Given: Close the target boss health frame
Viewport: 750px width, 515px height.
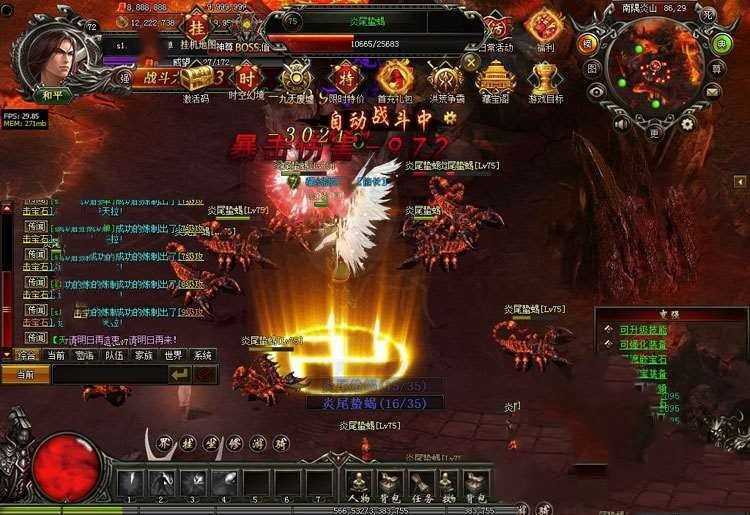Looking at the screenshot, I should [471, 62].
